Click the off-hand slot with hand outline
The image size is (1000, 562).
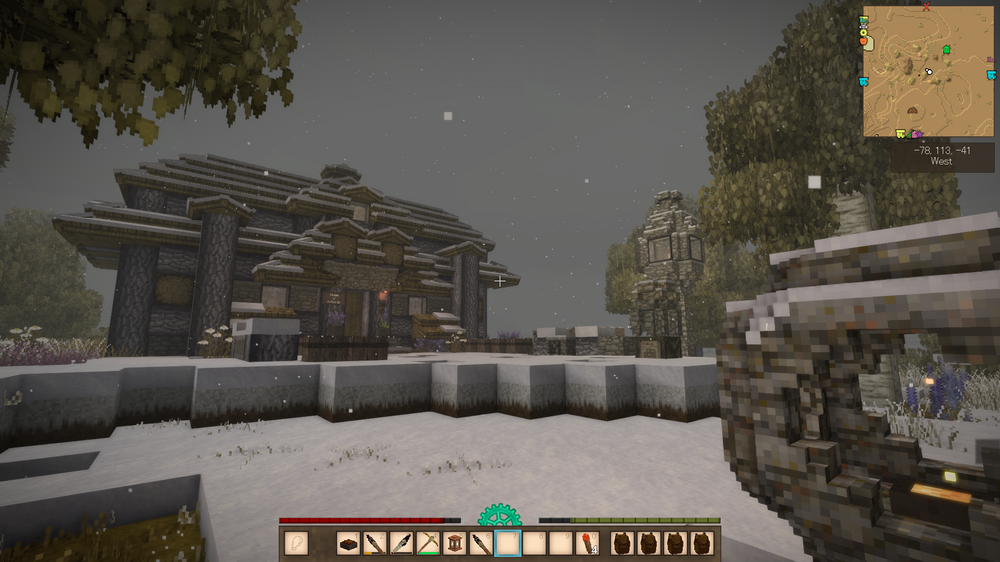[295, 543]
